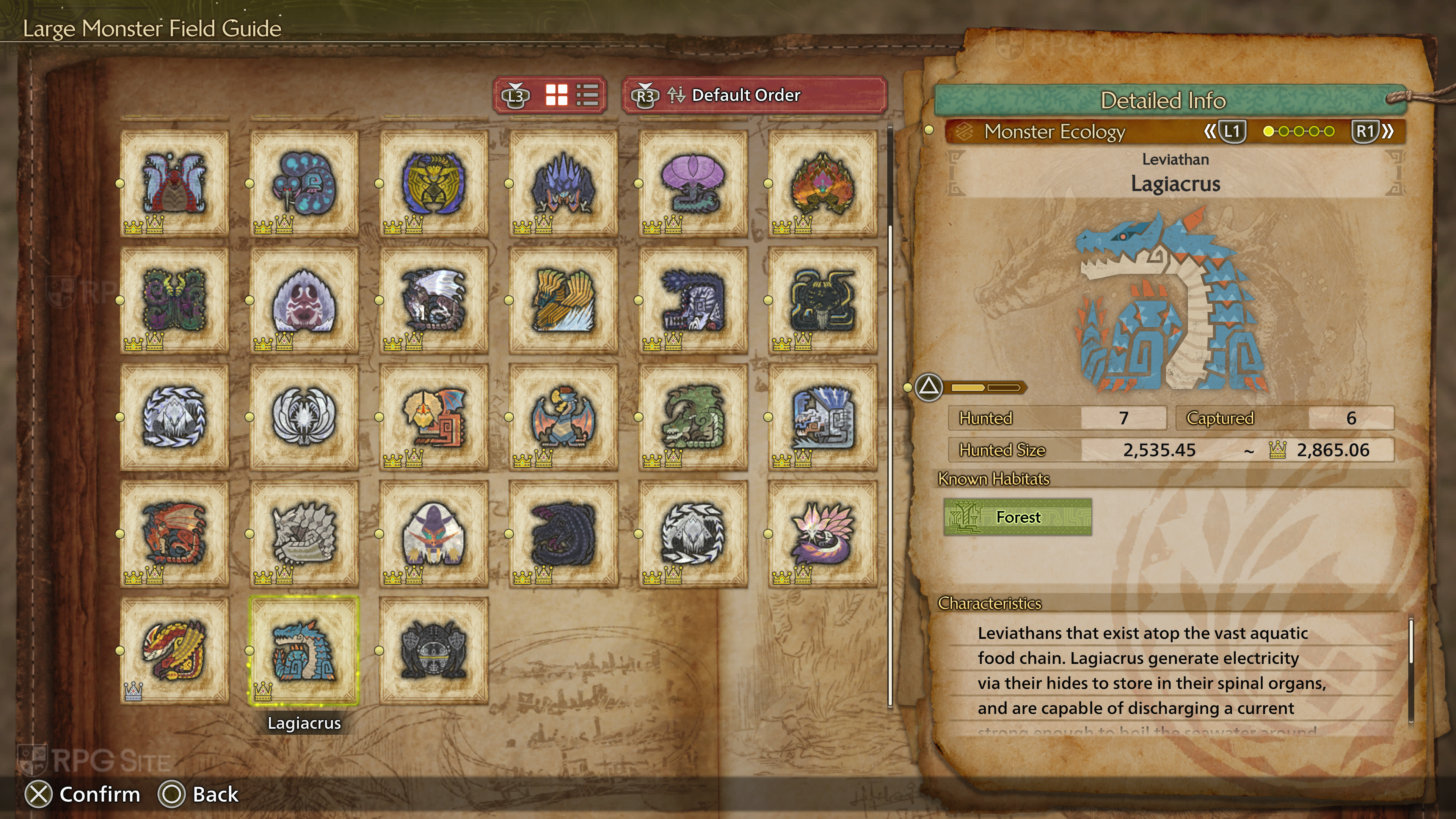Select the Forest habitat tag
The width and height of the screenshot is (1456, 819).
1017,517
